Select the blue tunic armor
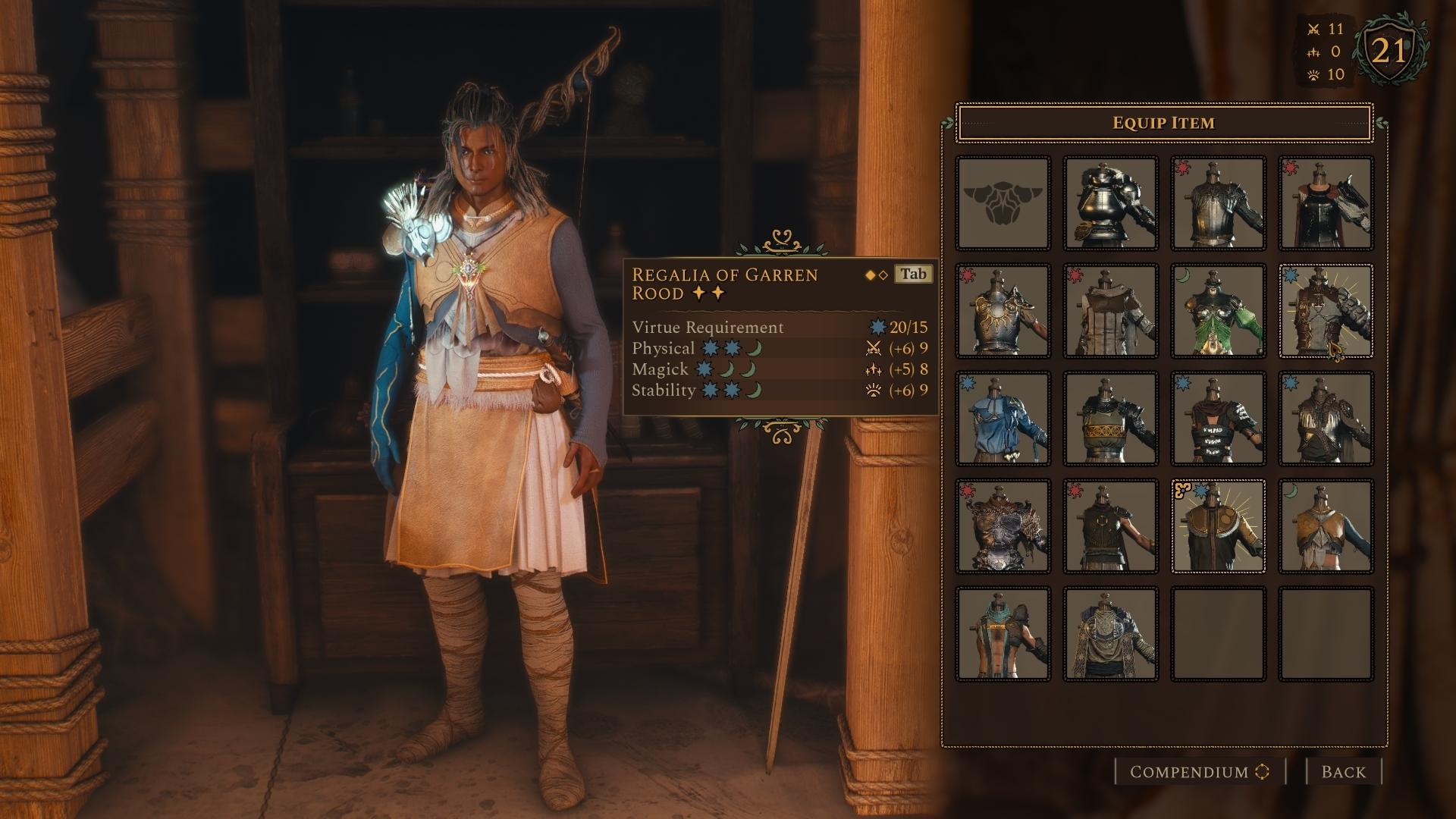Image resolution: width=1456 pixels, height=819 pixels. point(1003,419)
